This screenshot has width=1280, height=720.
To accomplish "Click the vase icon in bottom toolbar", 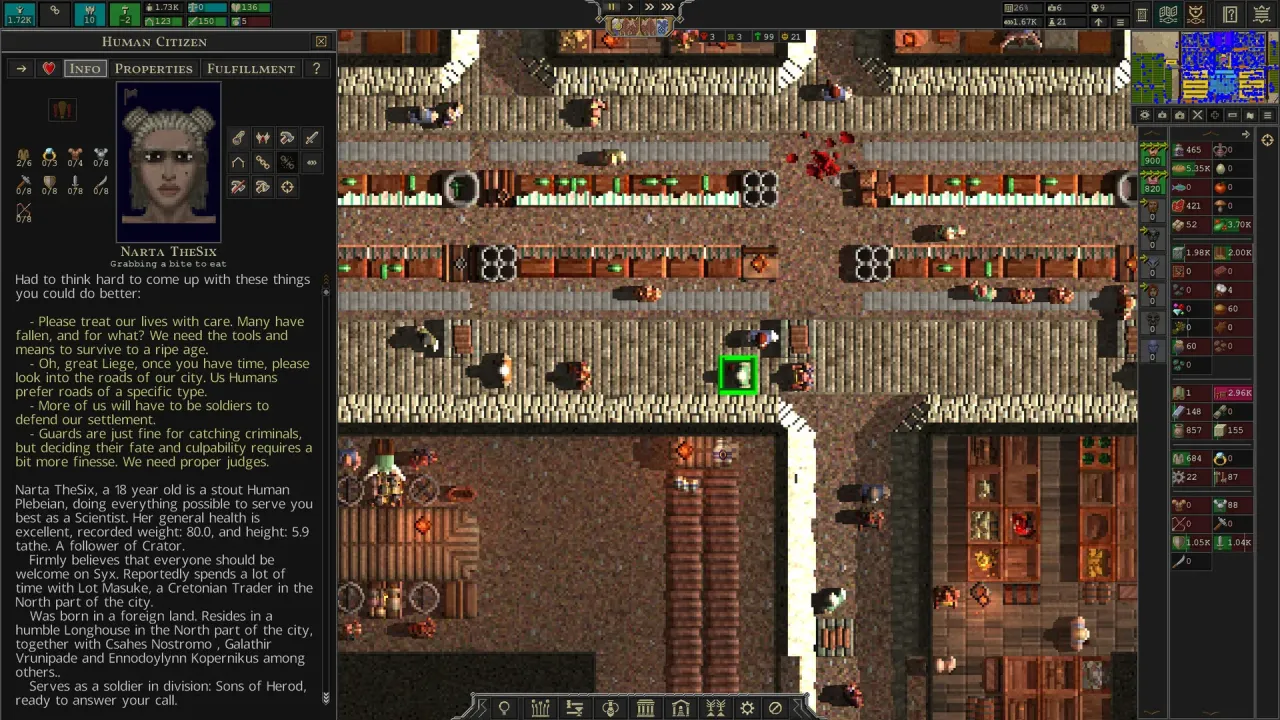I will point(610,708).
